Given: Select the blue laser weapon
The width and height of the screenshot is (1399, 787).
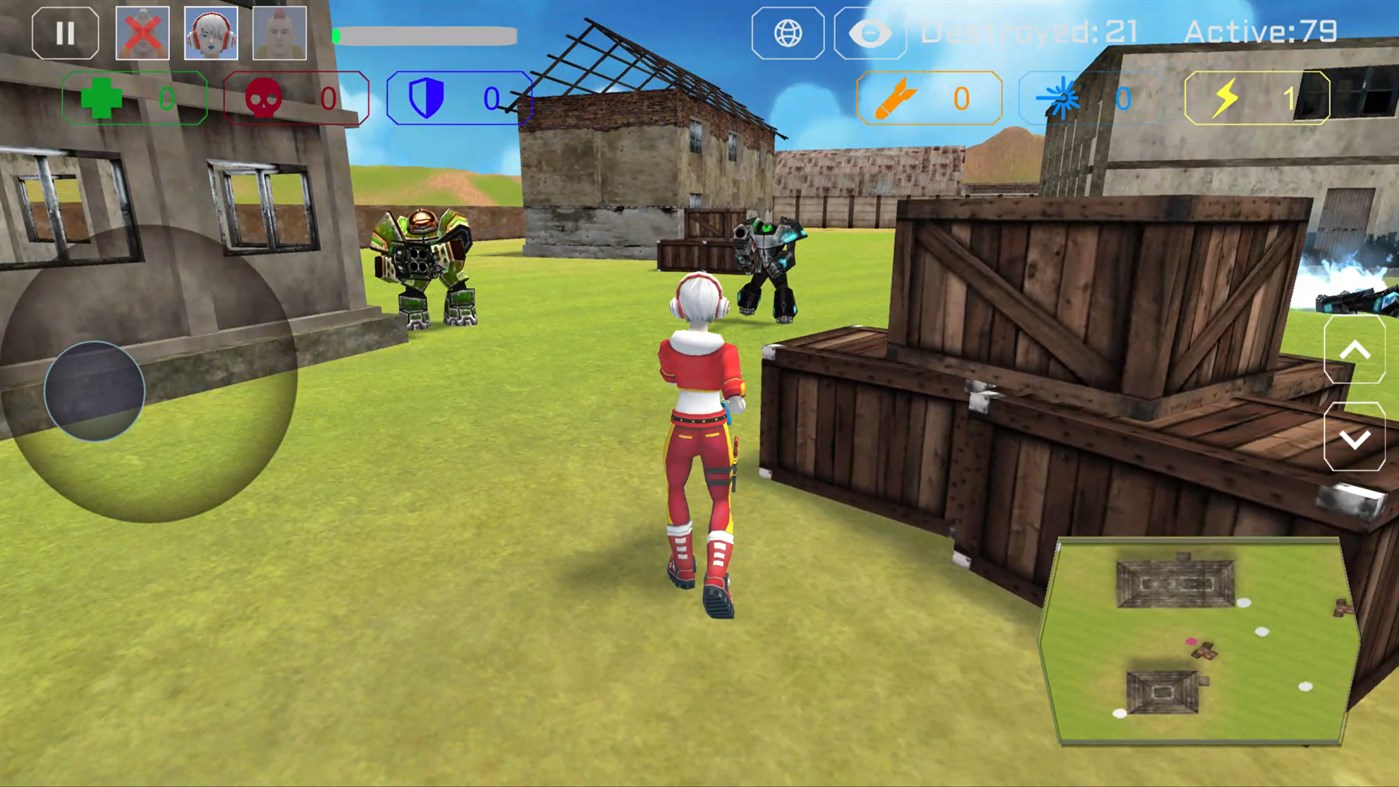Looking at the screenshot, I should [1090, 98].
